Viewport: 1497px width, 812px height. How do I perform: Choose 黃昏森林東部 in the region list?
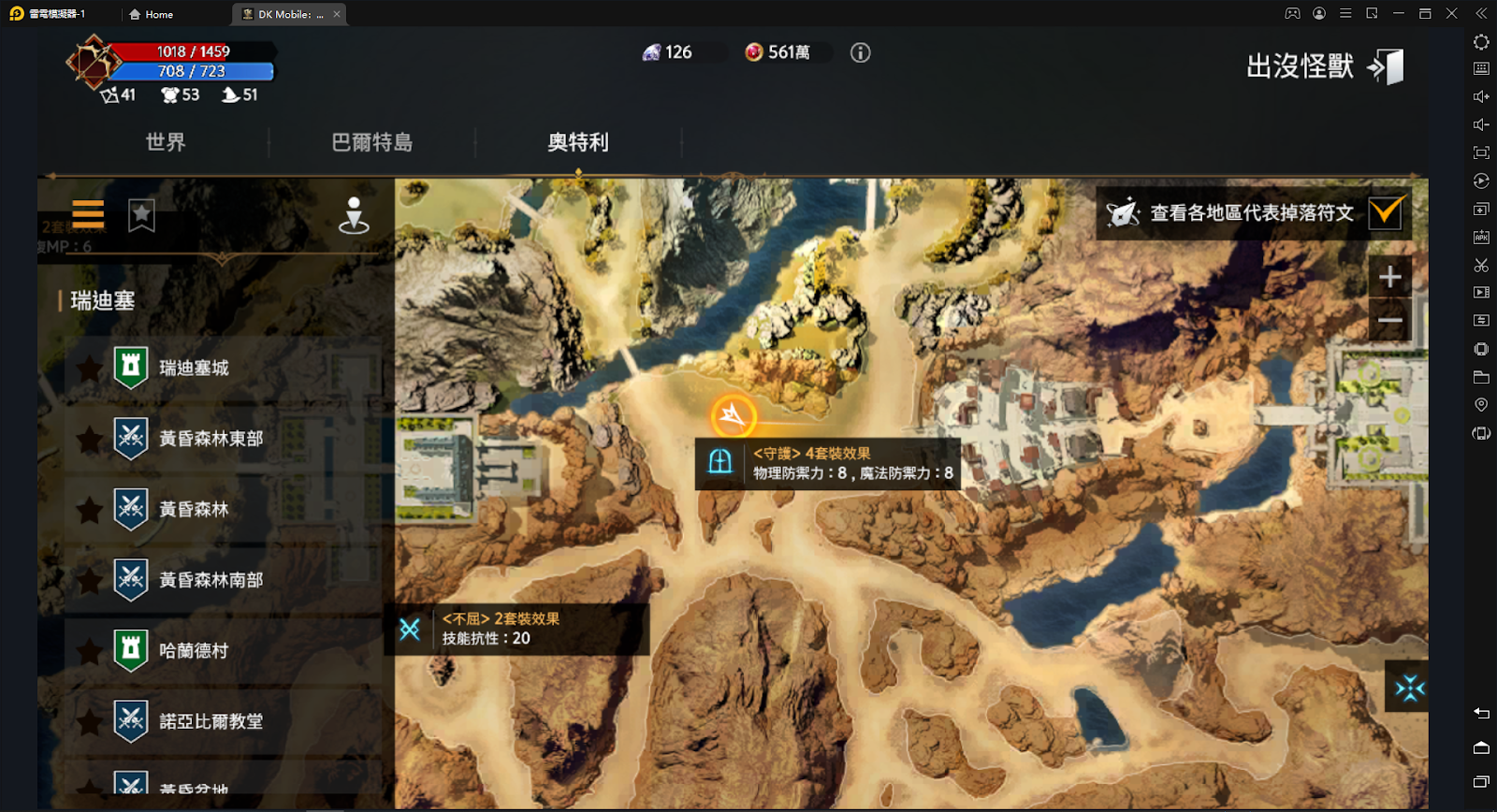[211, 439]
